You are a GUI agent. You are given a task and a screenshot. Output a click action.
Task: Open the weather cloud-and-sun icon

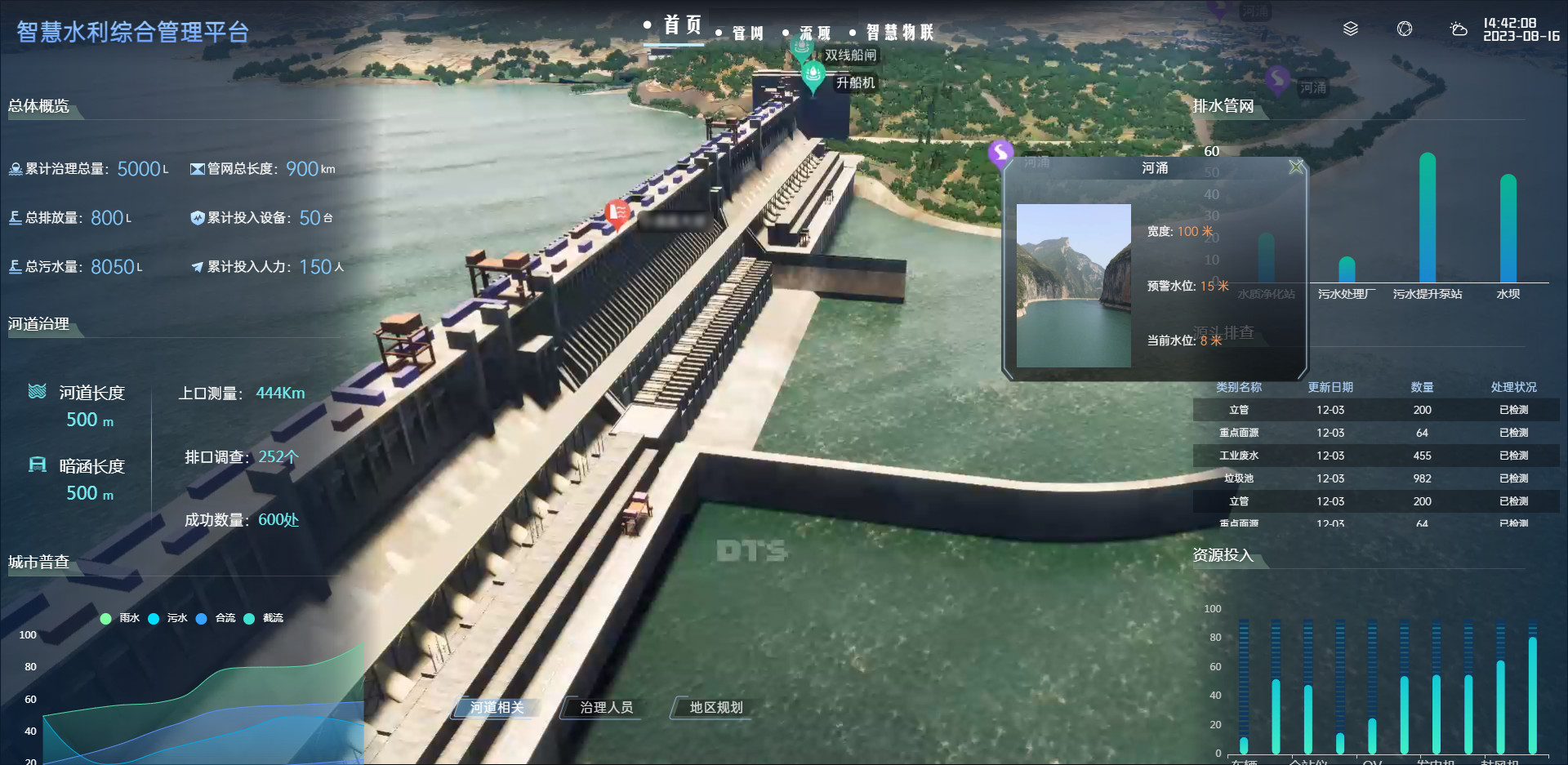point(1458,29)
